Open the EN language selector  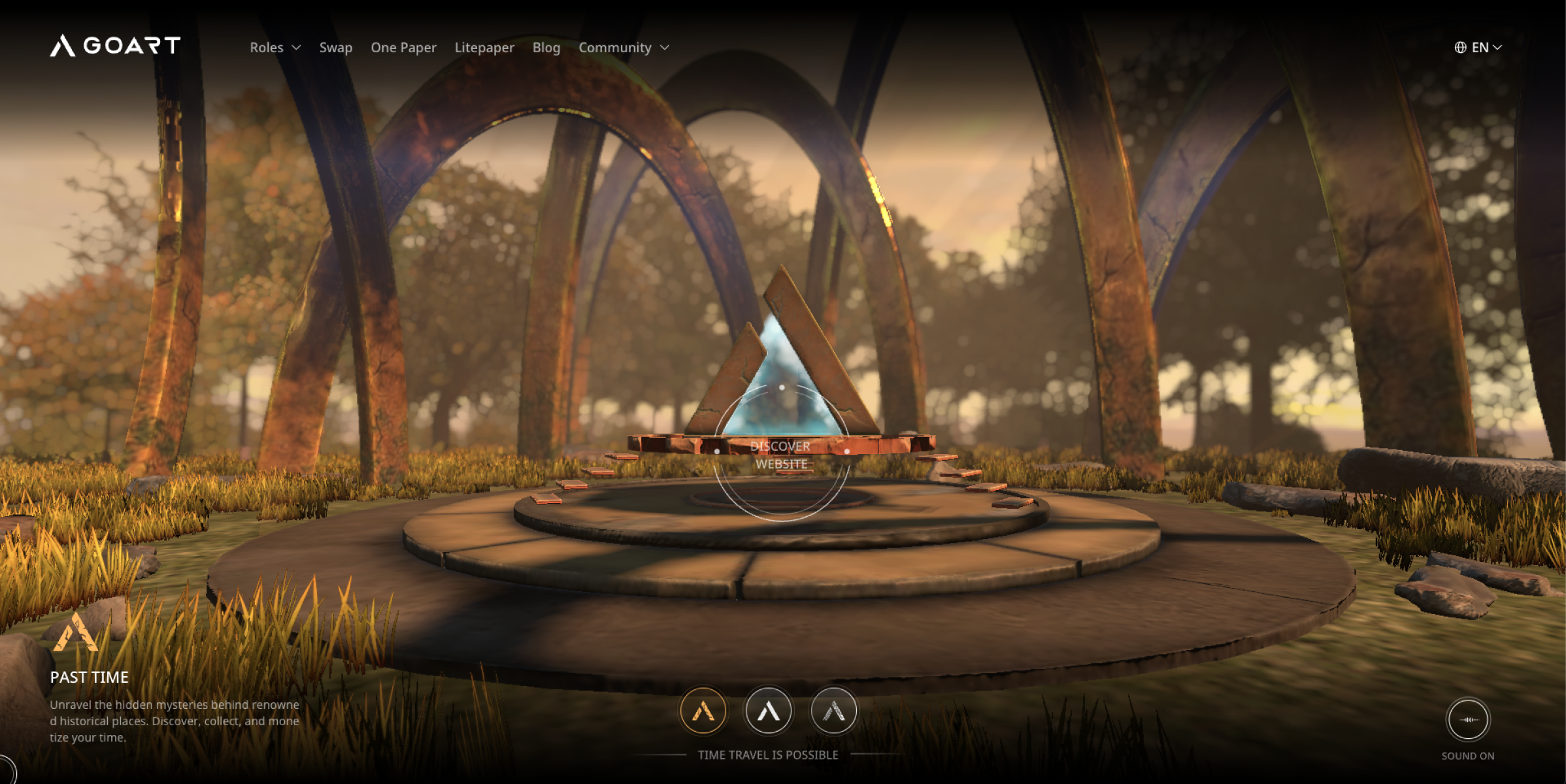(x=1478, y=48)
